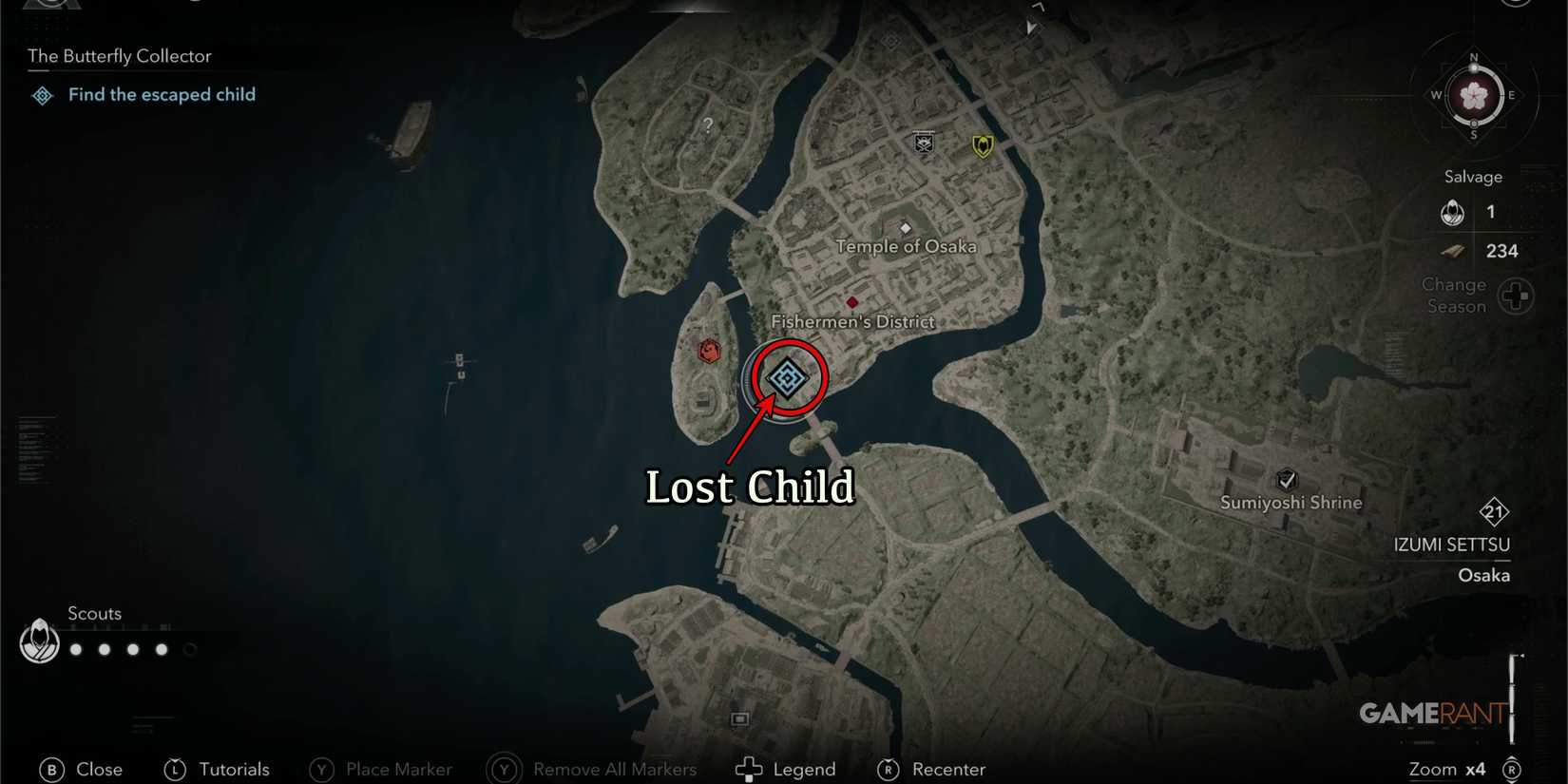Click the first Scouts availability dot

[x=75, y=650]
